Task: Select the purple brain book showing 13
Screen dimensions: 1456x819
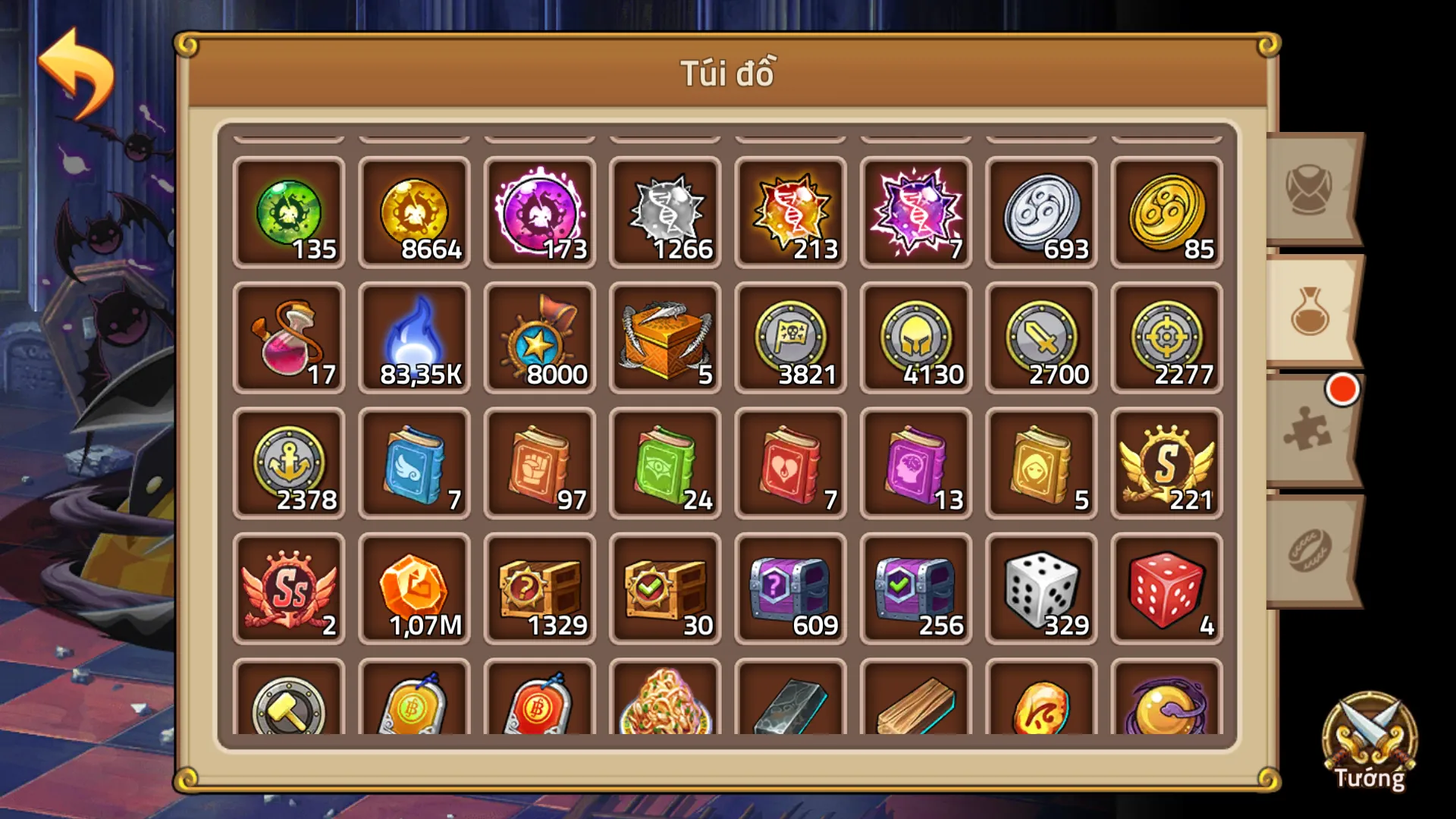Action: [915, 464]
